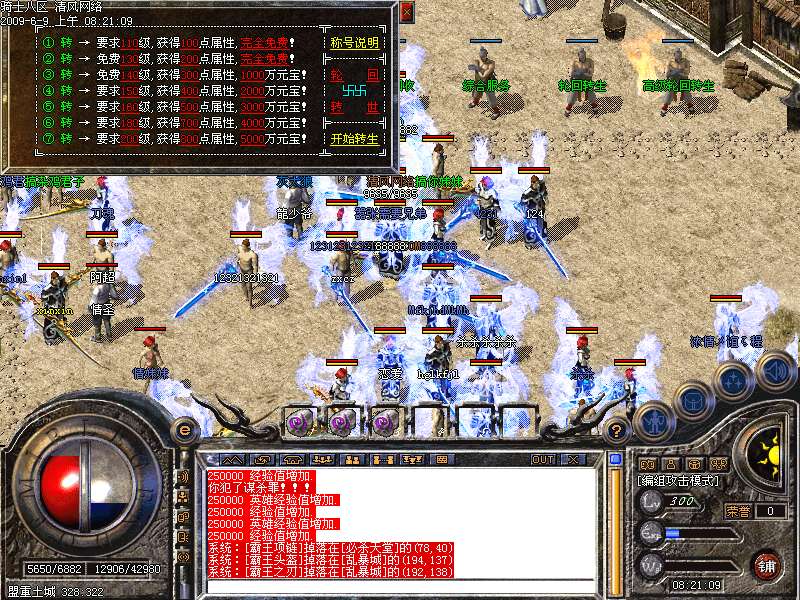Open the 铺 shop button

coord(765,564)
